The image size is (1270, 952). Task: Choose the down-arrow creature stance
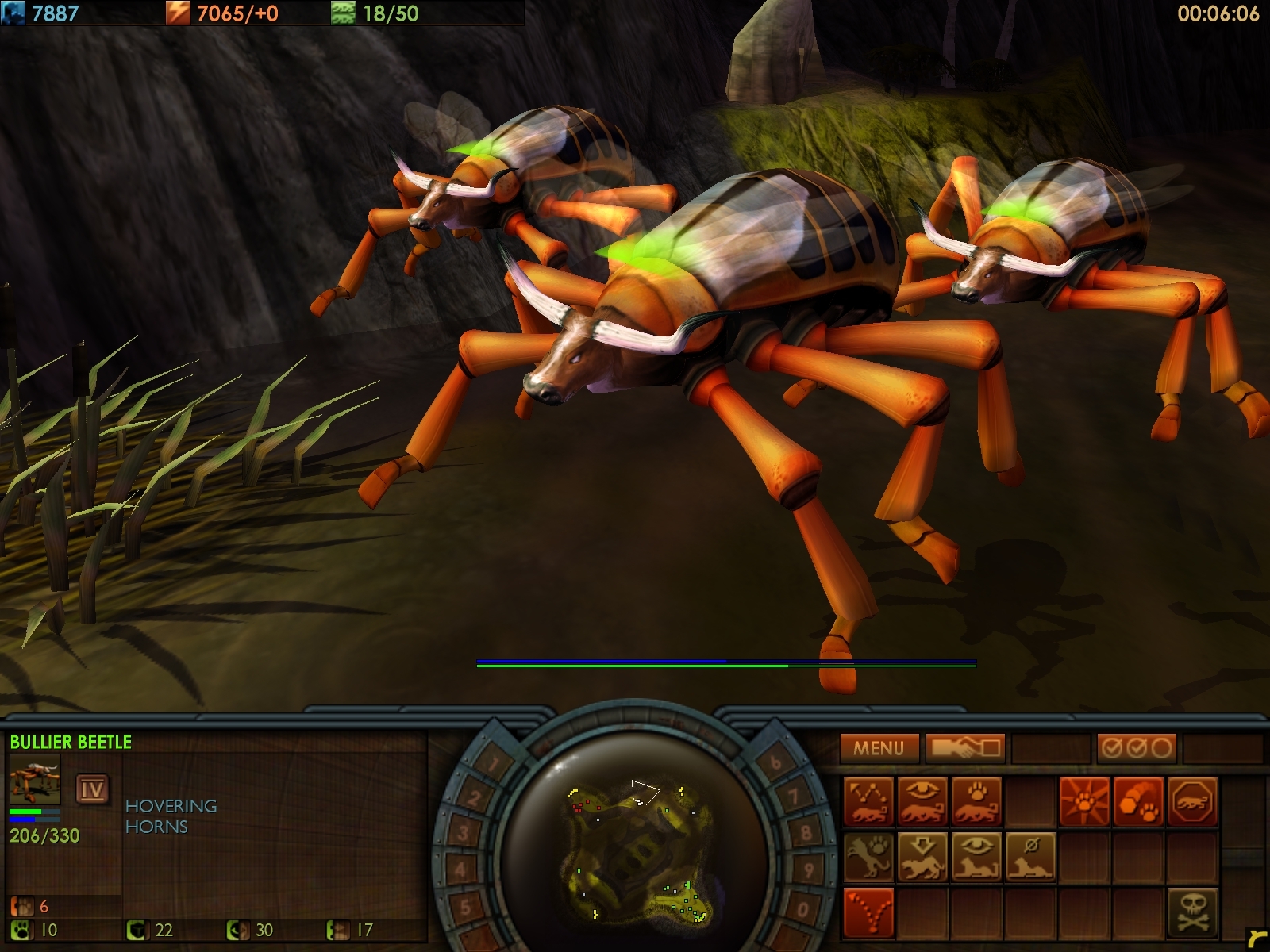tap(923, 857)
